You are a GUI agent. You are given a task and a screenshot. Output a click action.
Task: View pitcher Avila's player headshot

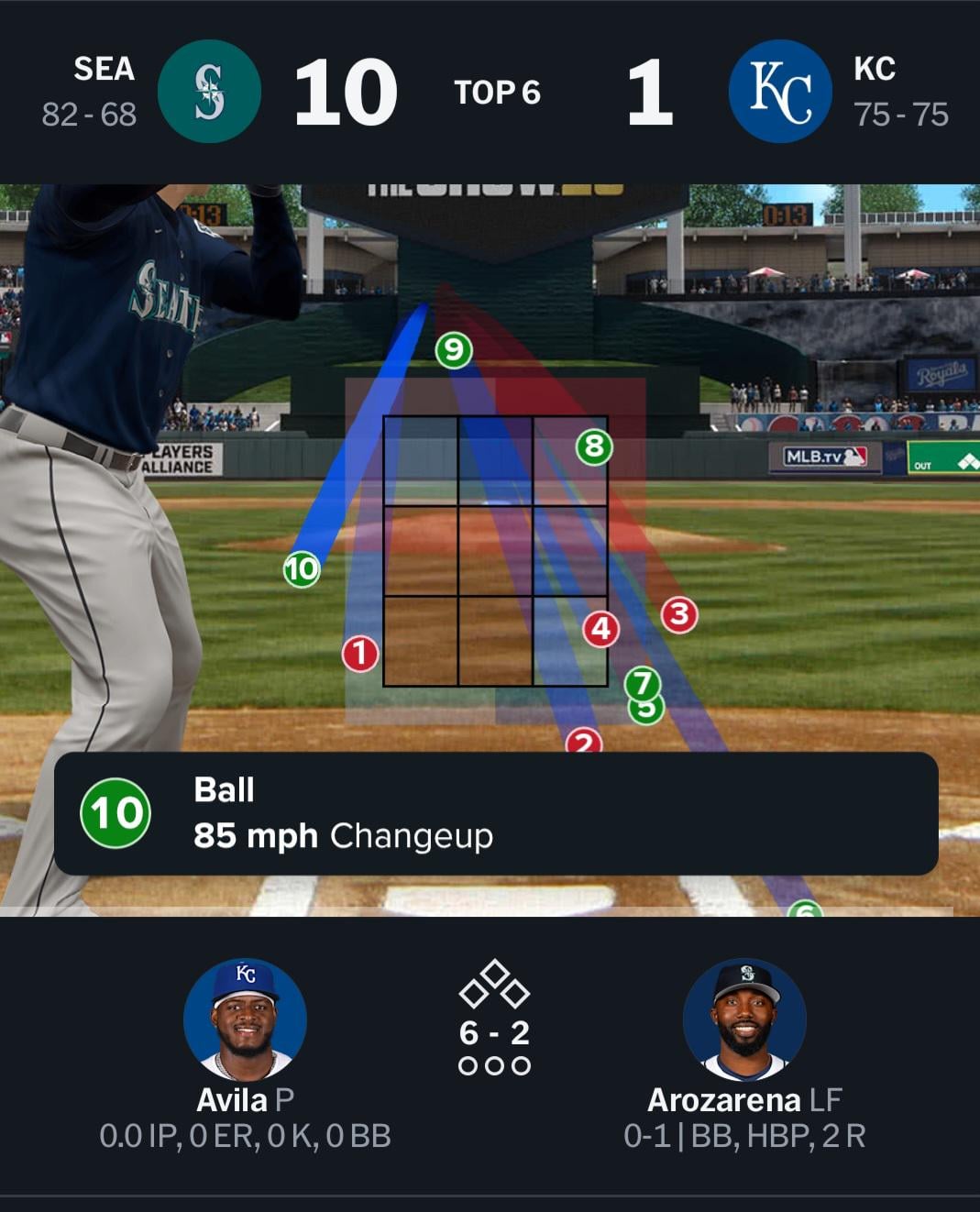click(245, 1019)
